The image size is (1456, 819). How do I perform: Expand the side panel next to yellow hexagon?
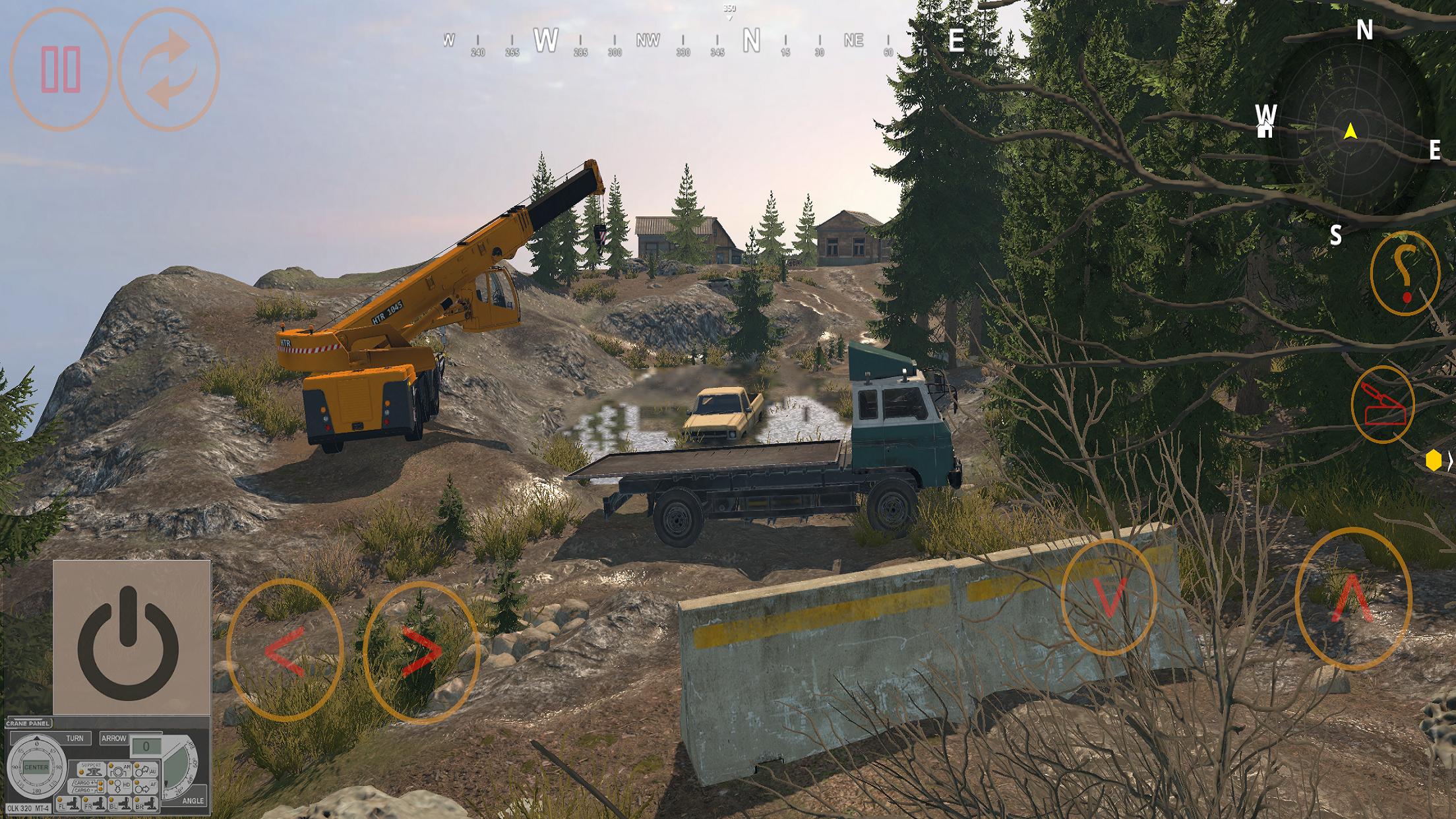(x=1450, y=462)
